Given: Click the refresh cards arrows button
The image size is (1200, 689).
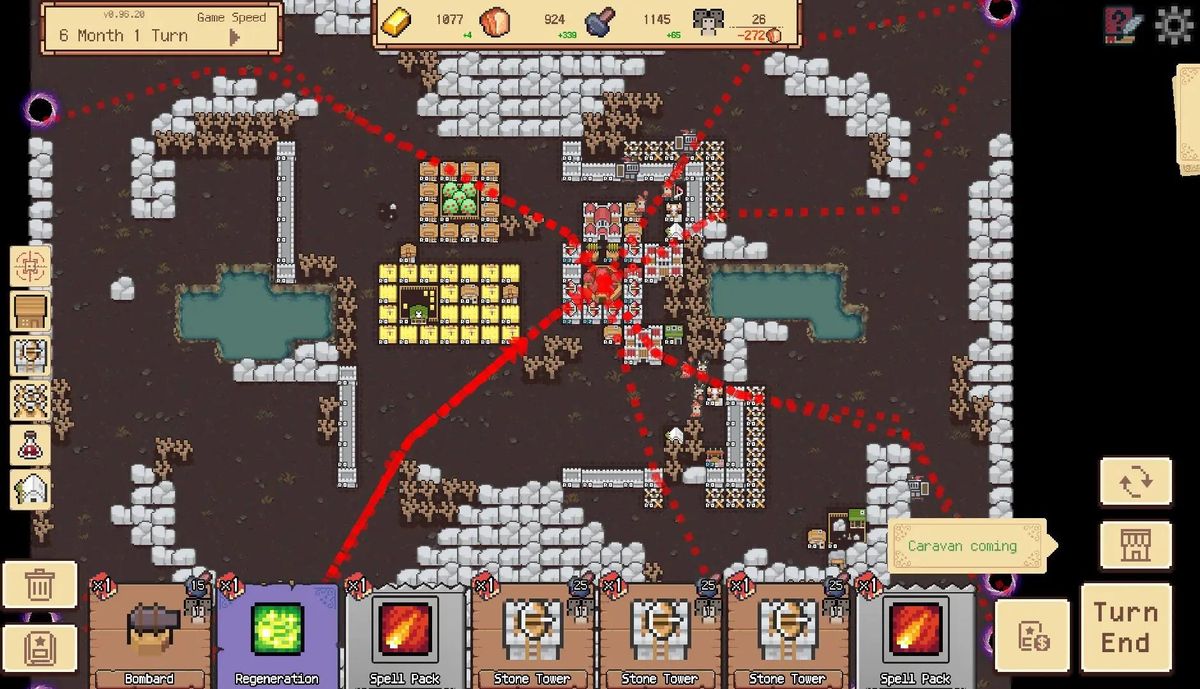Looking at the screenshot, I should tap(1135, 482).
